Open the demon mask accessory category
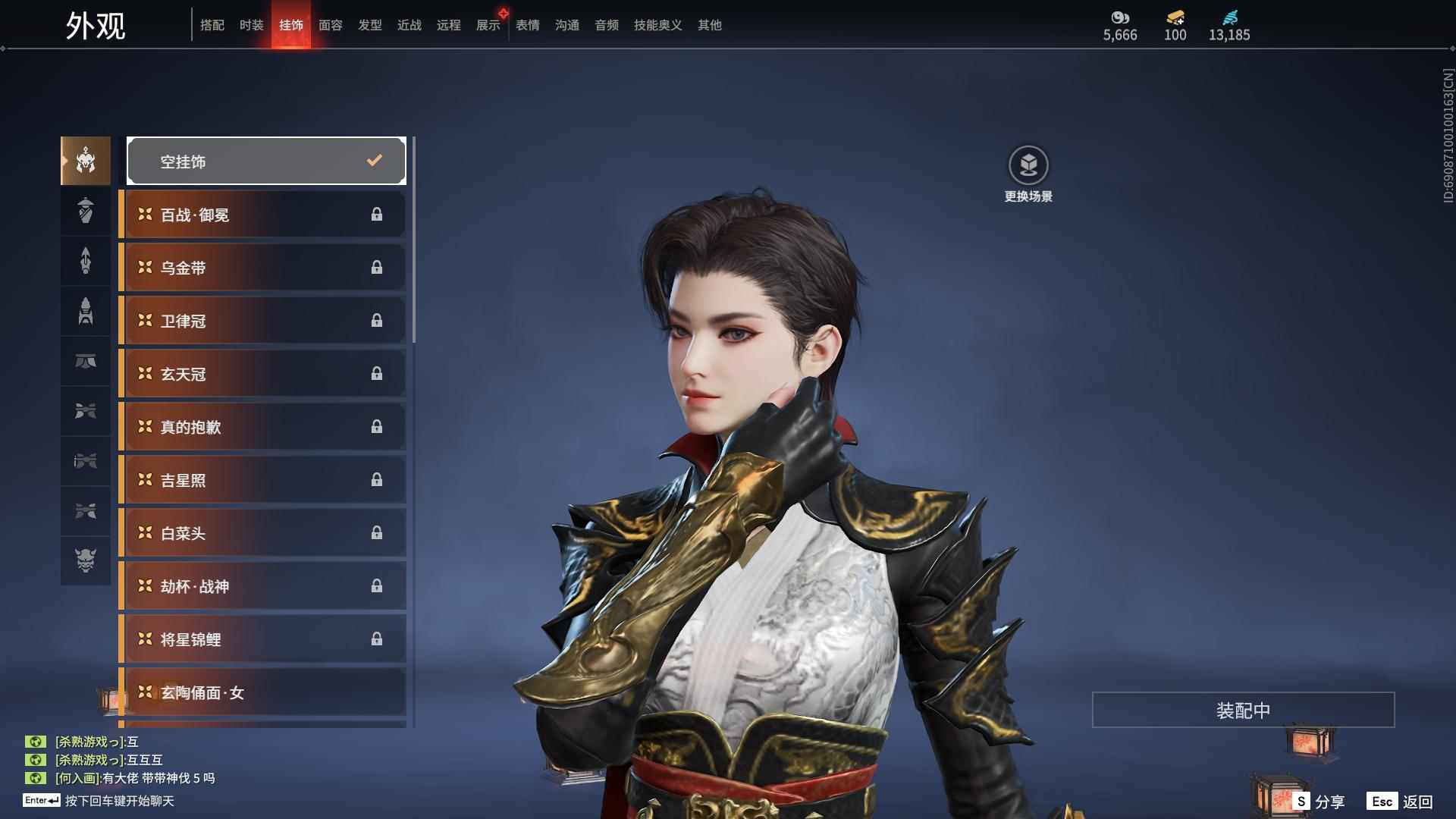1456x819 pixels. 86,560
